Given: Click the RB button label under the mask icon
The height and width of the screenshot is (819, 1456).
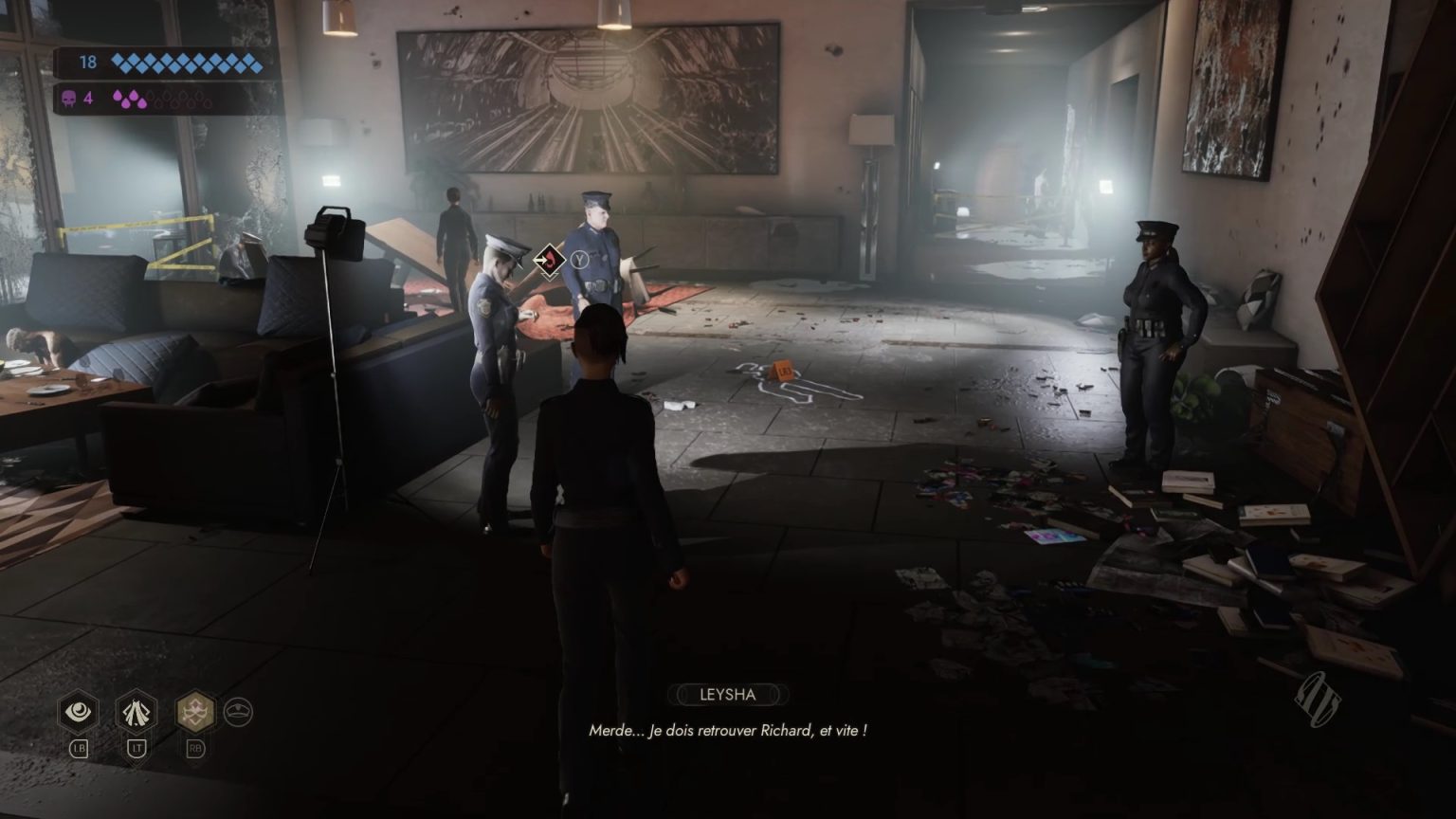Looking at the screenshot, I should [x=195, y=748].
